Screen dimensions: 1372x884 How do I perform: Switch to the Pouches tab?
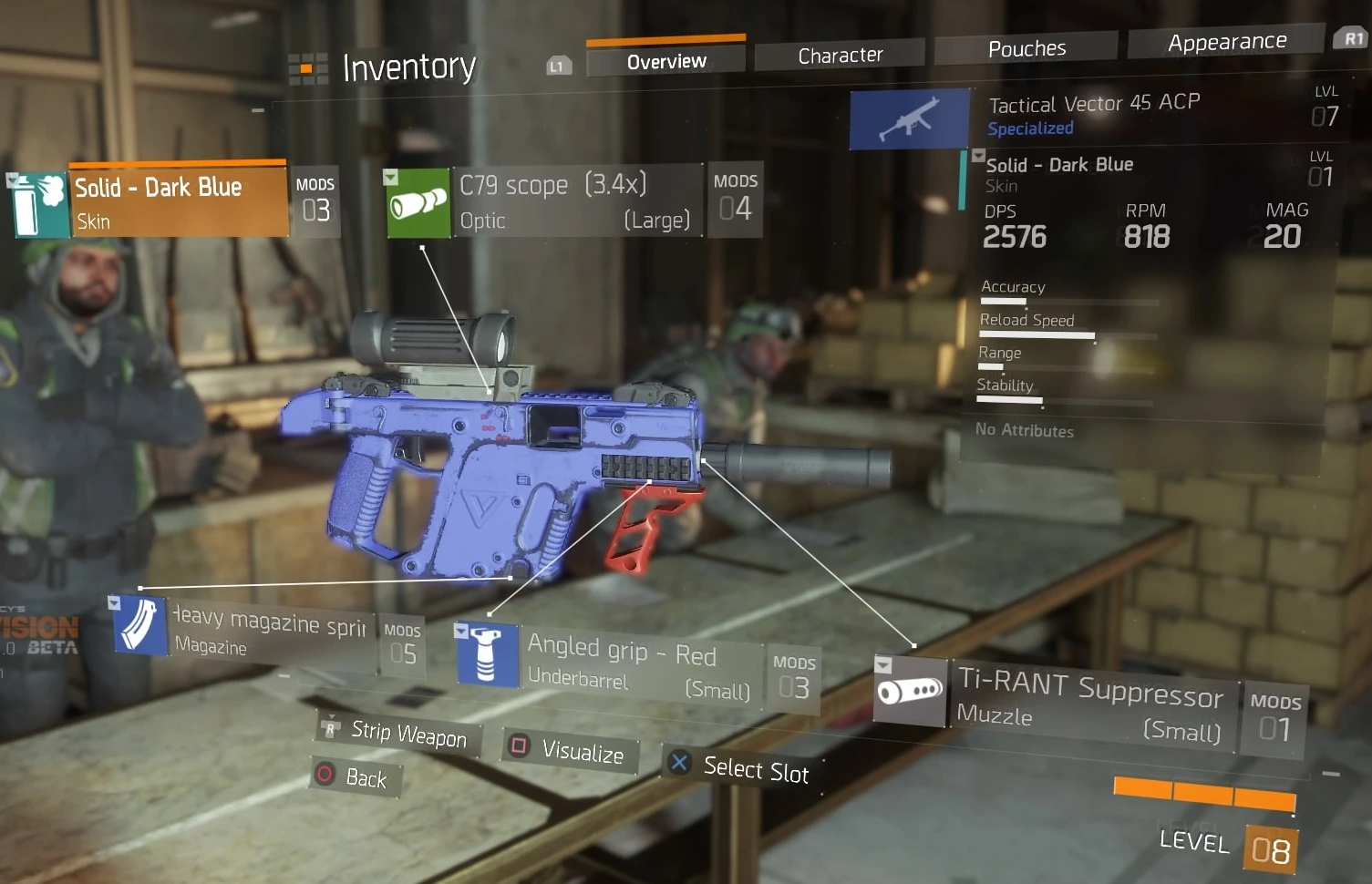(x=1026, y=48)
